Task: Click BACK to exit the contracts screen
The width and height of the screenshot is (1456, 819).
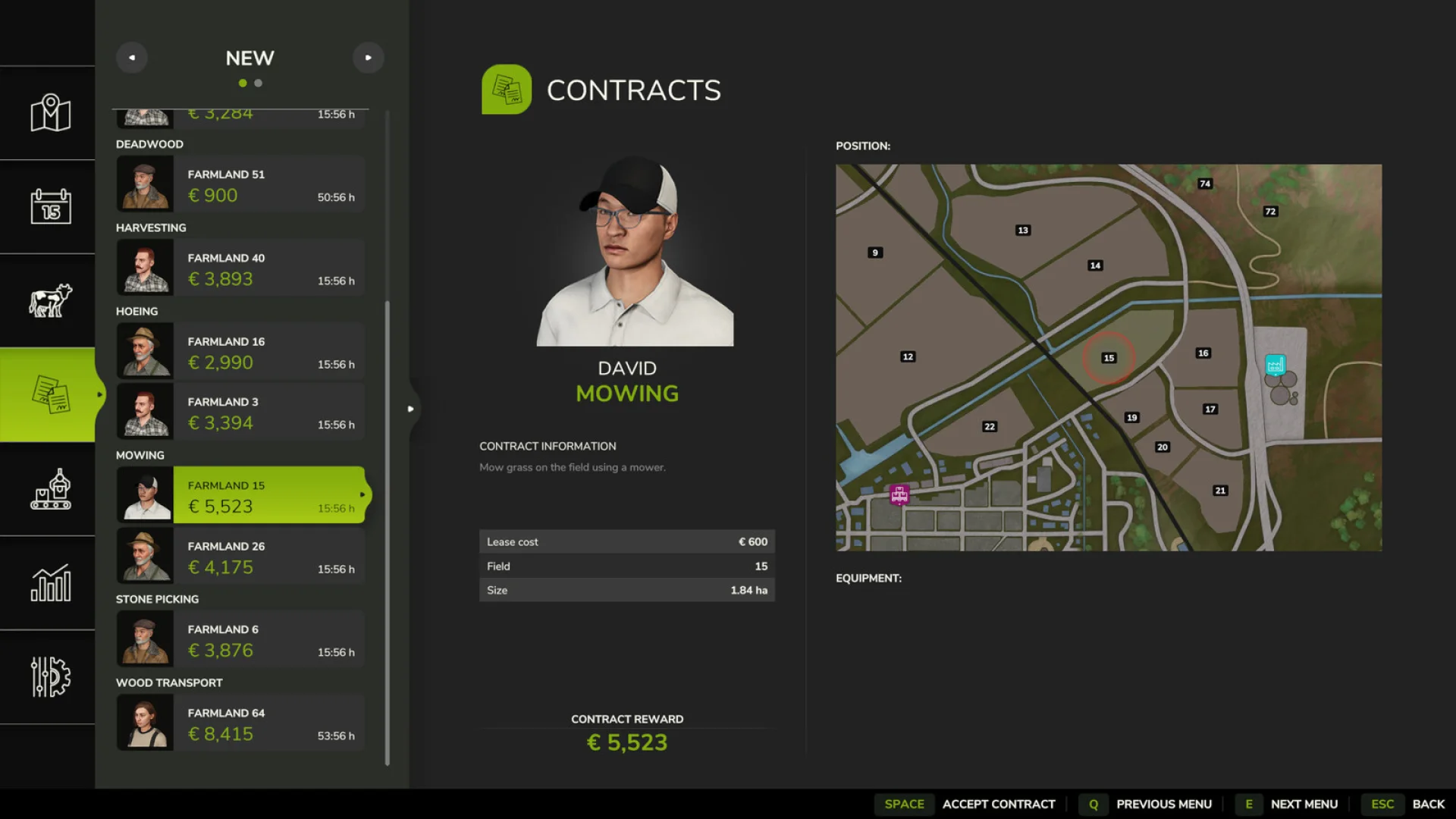Action: coord(1429,804)
